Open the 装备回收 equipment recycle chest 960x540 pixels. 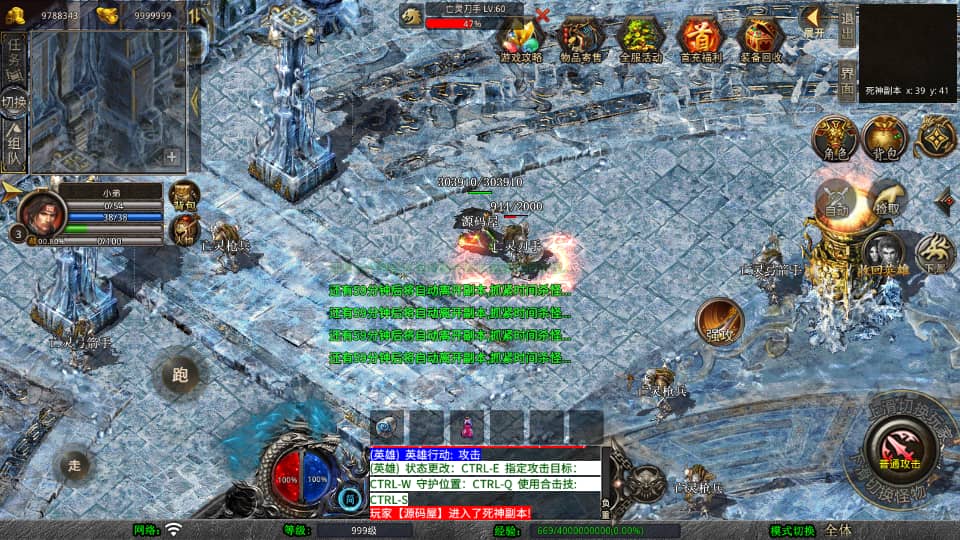click(x=761, y=37)
